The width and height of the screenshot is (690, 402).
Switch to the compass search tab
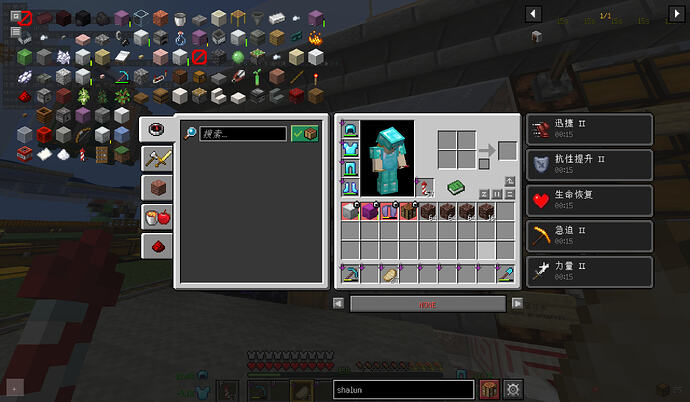coord(155,129)
